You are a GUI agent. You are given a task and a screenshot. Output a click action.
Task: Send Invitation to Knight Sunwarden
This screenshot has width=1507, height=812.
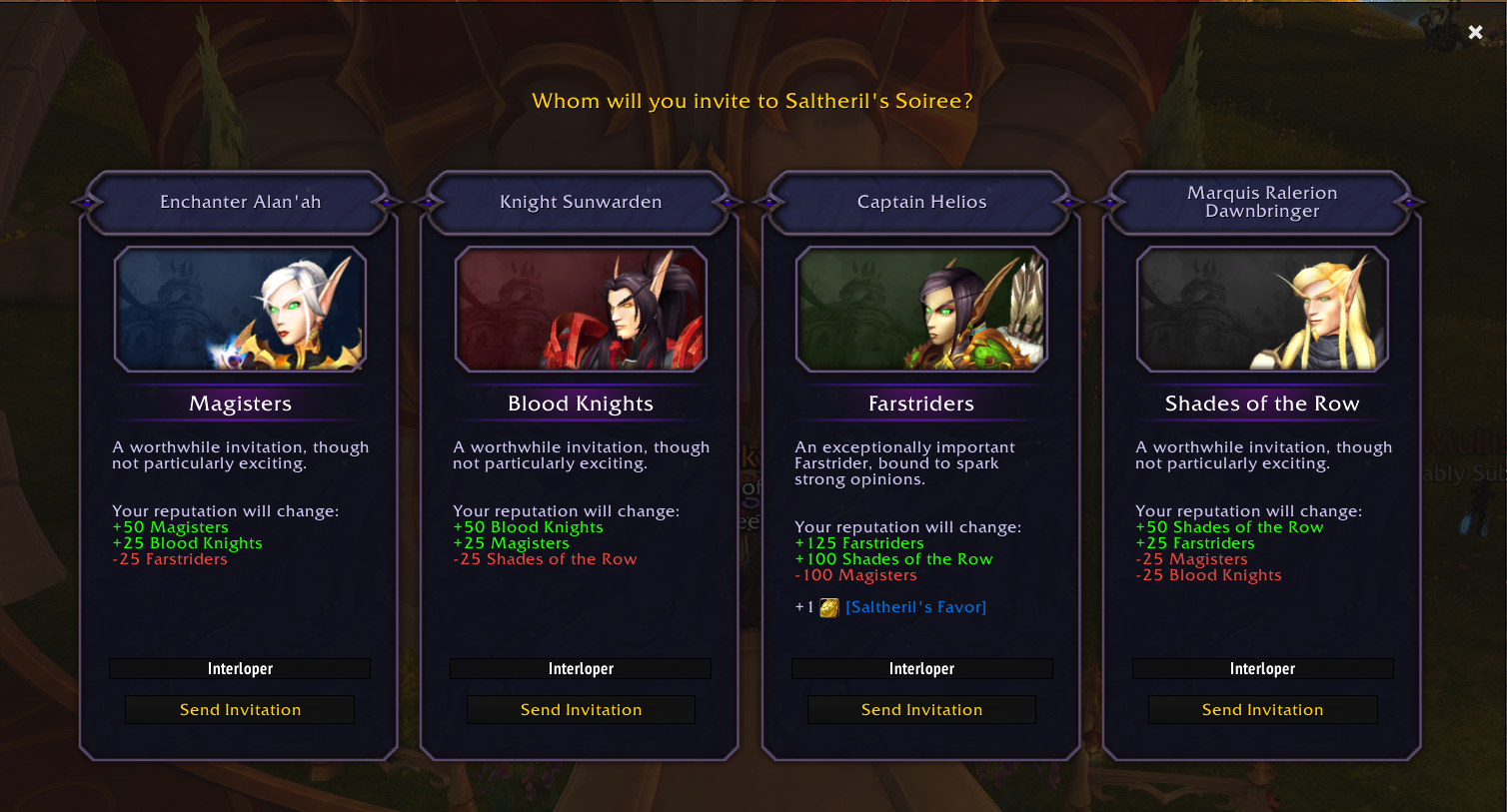point(581,709)
